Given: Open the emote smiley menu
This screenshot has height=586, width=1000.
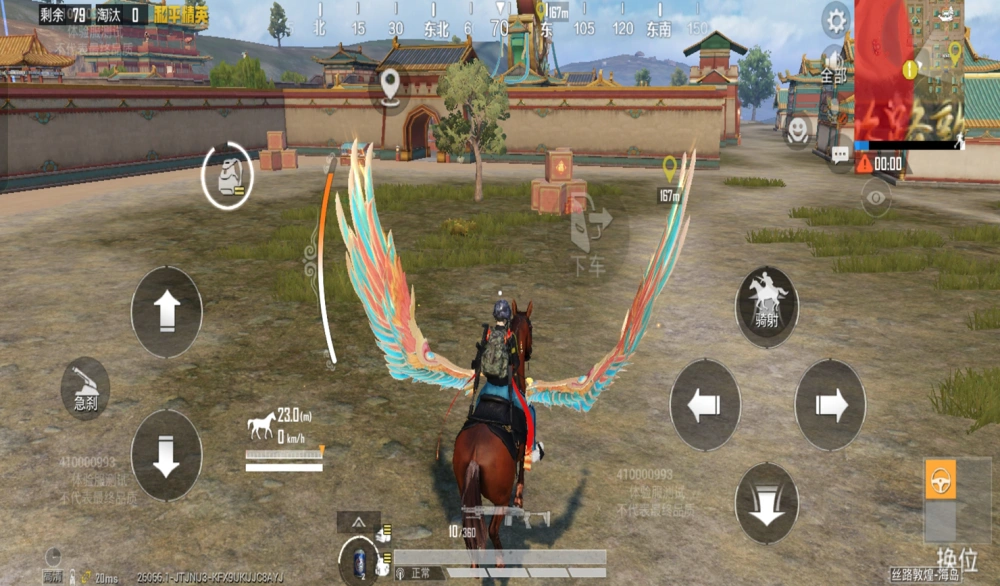Looking at the screenshot, I should pyautogui.click(x=797, y=130).
